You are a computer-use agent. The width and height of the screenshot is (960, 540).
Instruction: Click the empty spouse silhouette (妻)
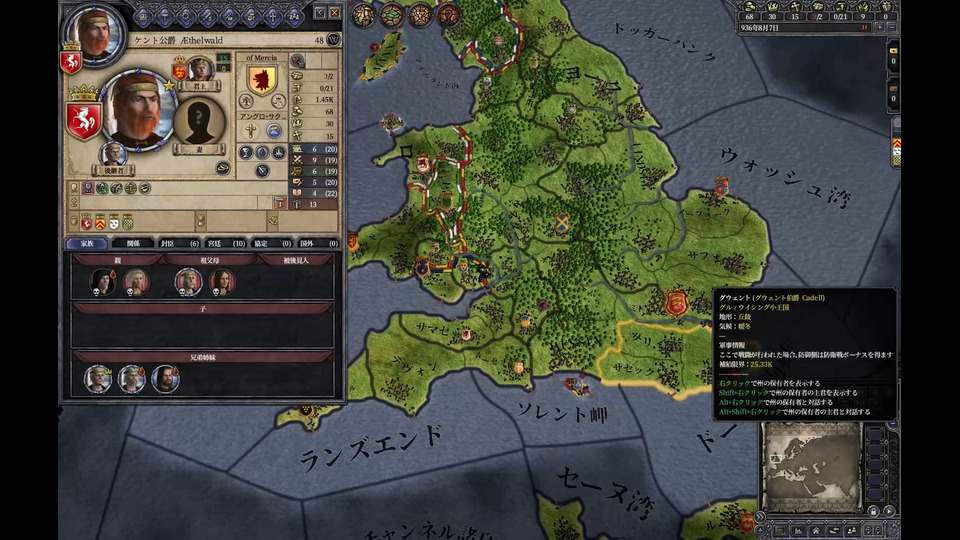tap(198, 120)
